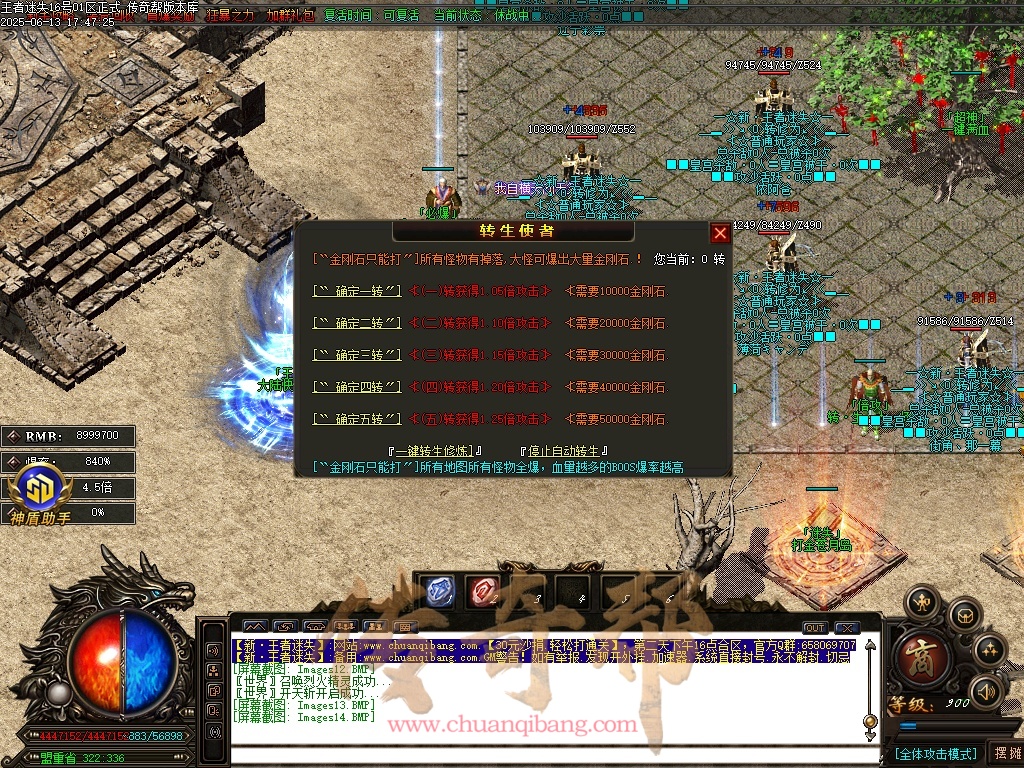Open the 摆摊 stall button
Viewport: 1024px width, 768px height.
click(1004, 753)
